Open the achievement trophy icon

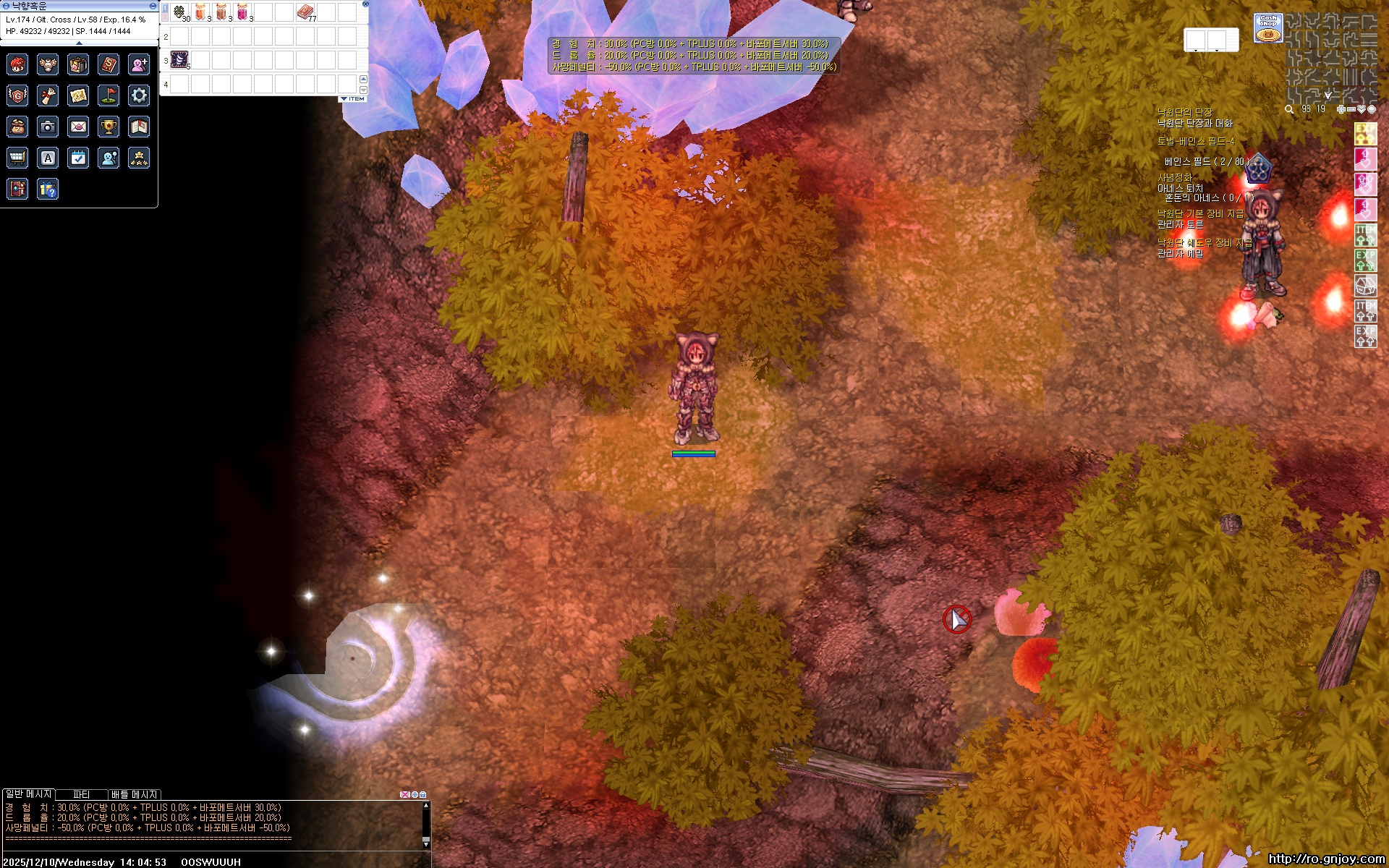click(x=109, y=127)
